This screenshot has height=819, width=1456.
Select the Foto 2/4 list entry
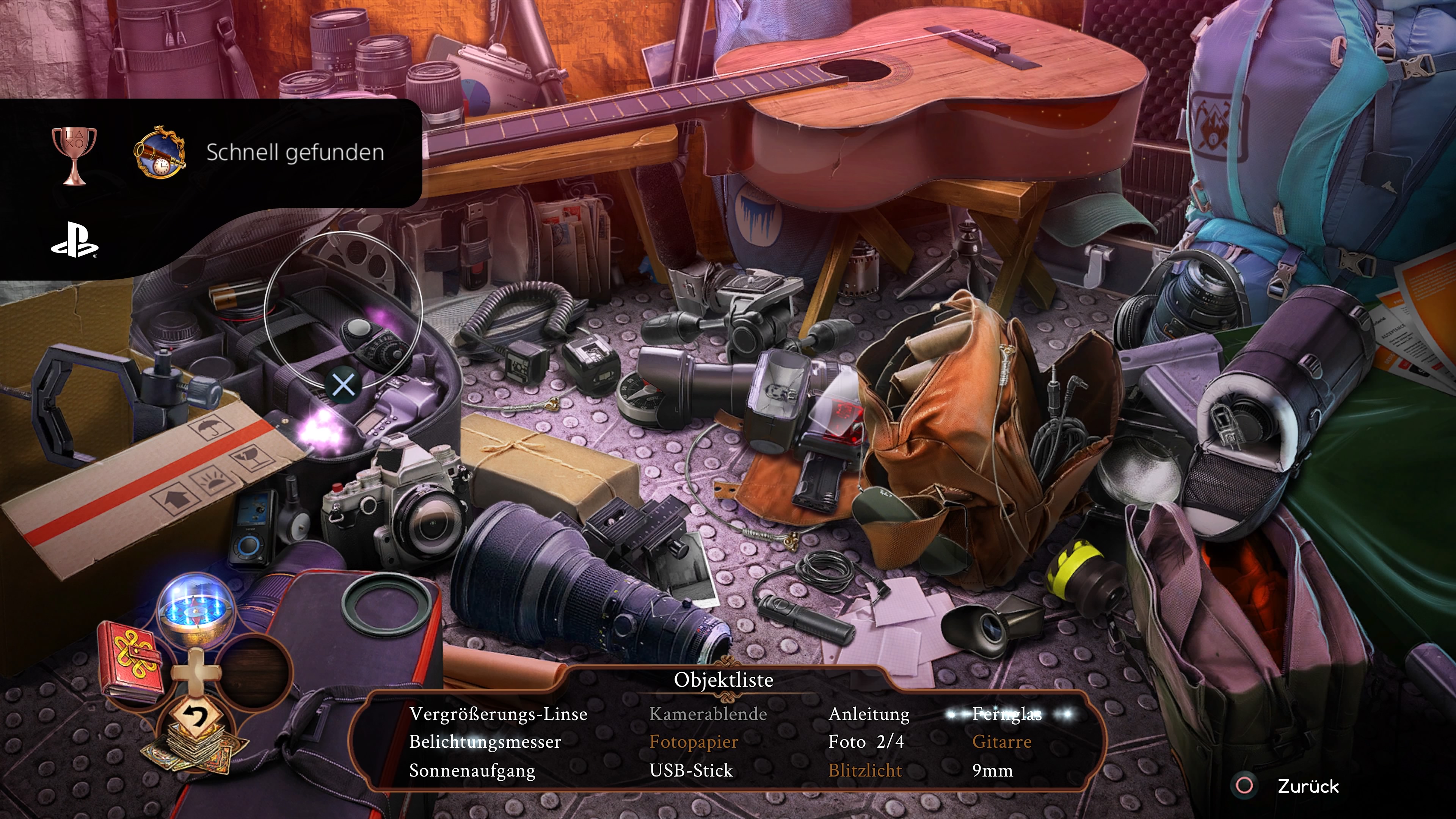[x=865, y=742]
